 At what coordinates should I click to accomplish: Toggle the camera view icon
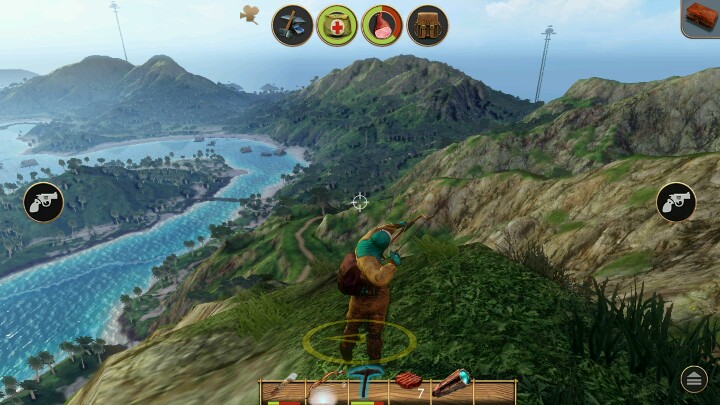point(250,14)
